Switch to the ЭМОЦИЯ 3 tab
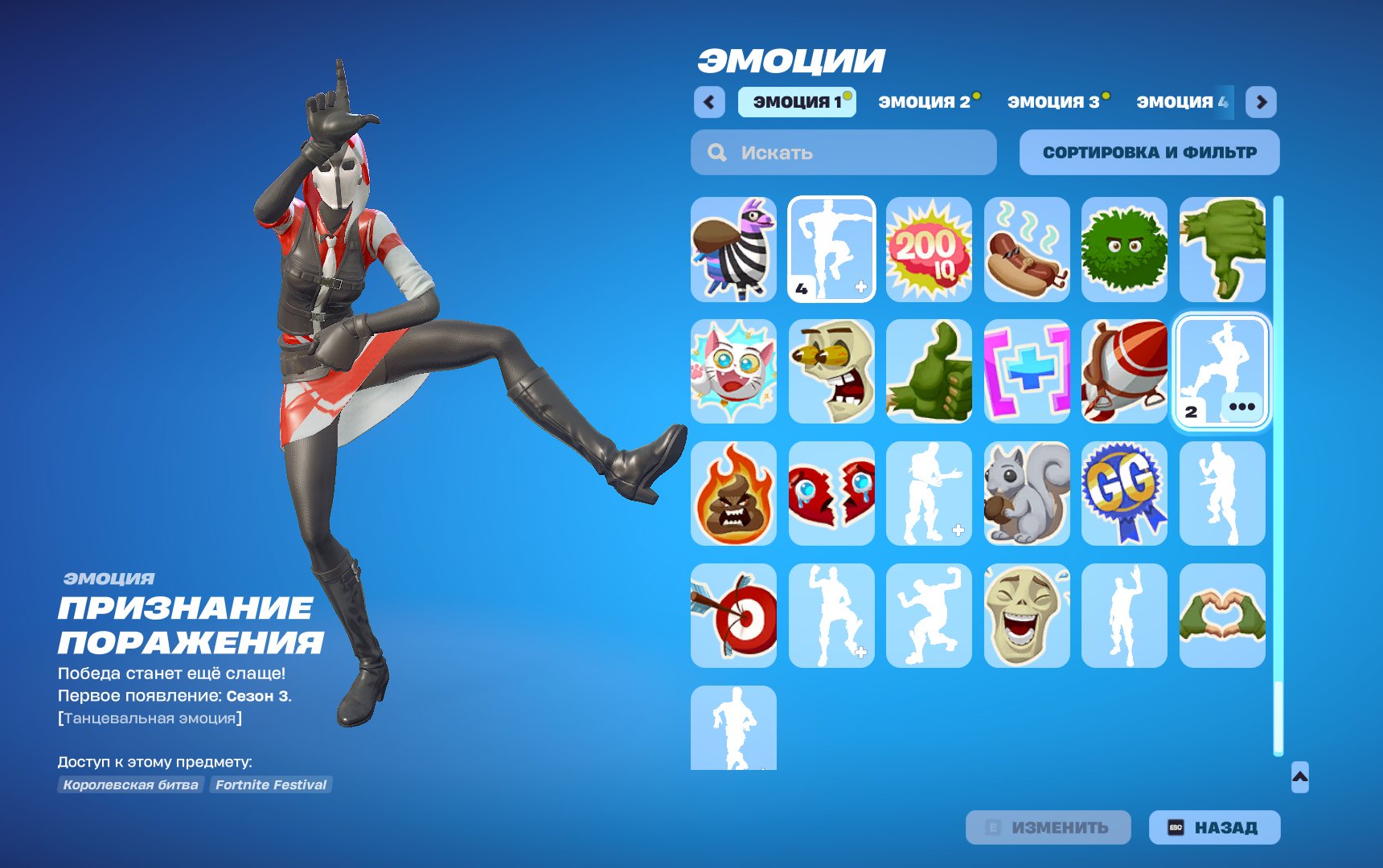 [x=1054, y=102]
